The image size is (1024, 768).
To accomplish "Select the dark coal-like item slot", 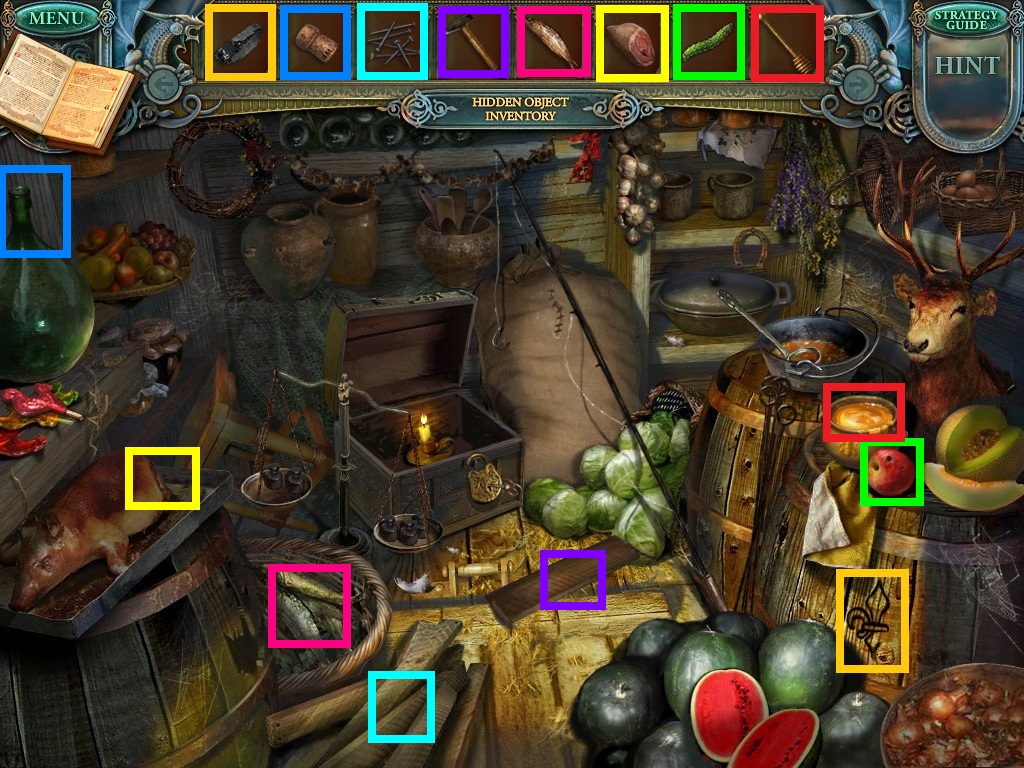I will point(240,42).
